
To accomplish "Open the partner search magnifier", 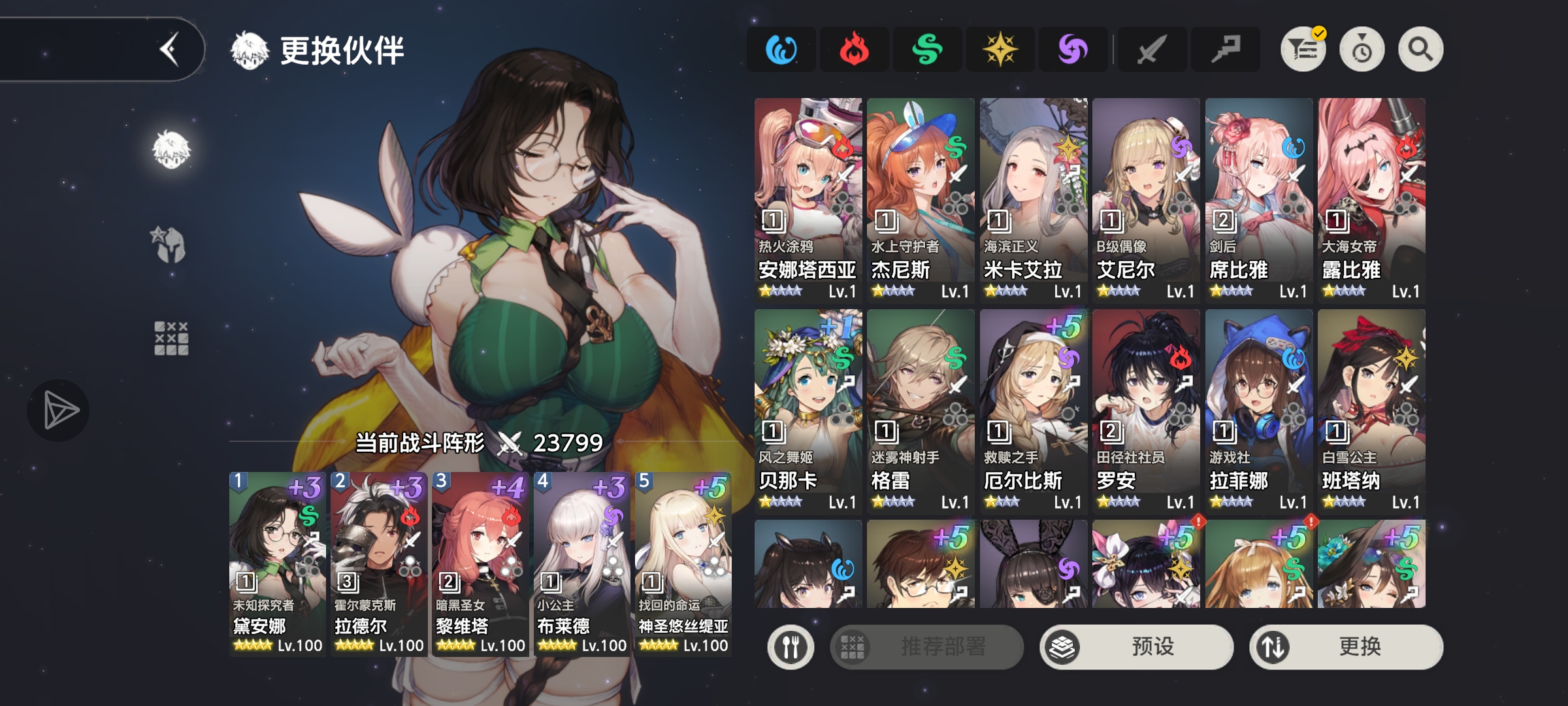I will click(x=1420, y=50).
